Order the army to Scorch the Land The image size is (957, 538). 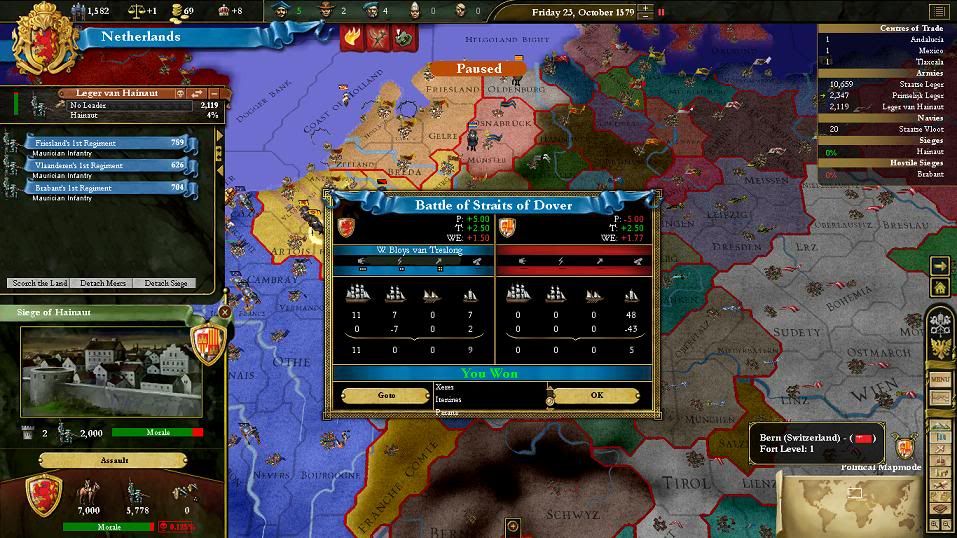39,283
